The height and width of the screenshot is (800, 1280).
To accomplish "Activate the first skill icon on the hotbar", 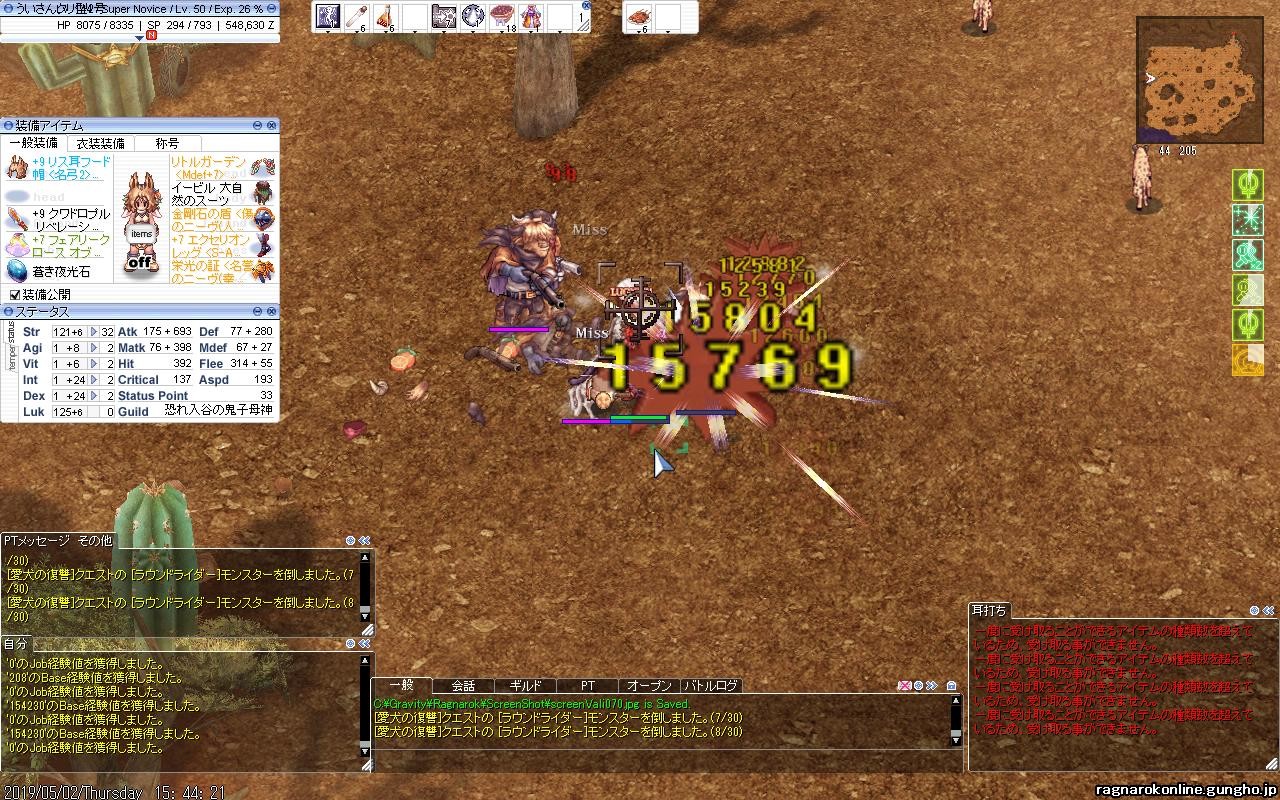I will click(x=328, y=15).
